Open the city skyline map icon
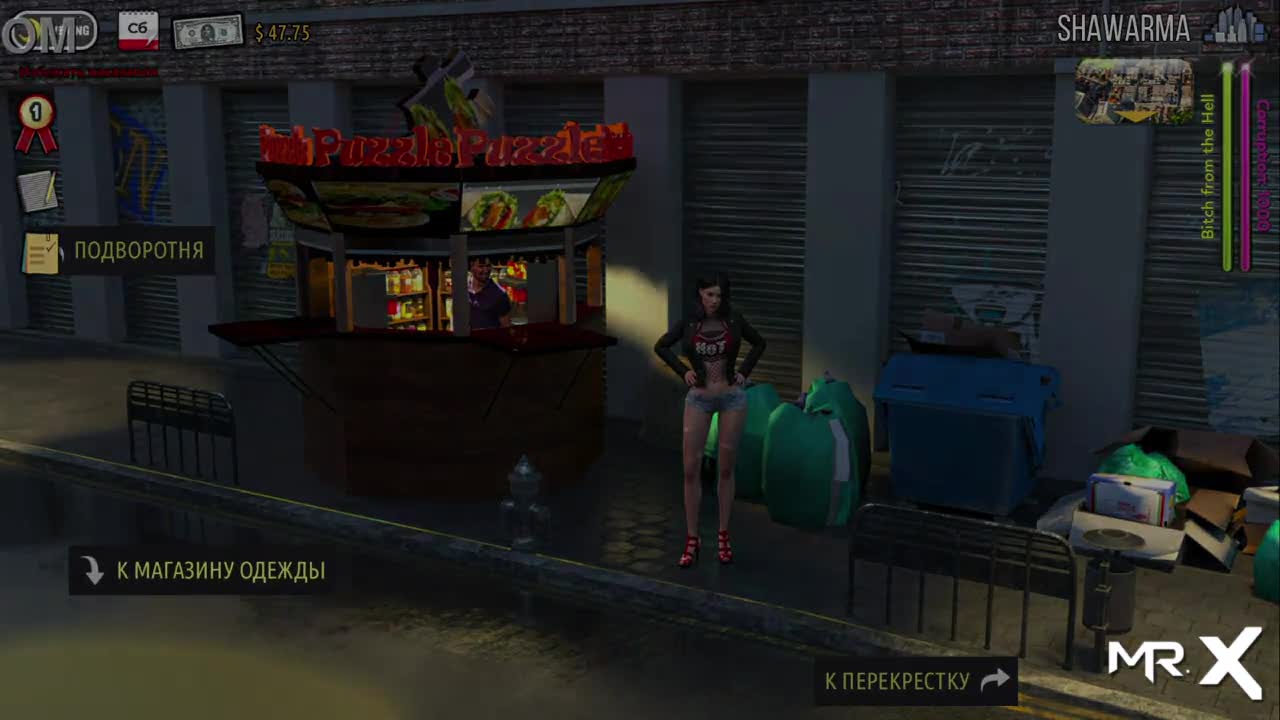 coord(1234,28)
